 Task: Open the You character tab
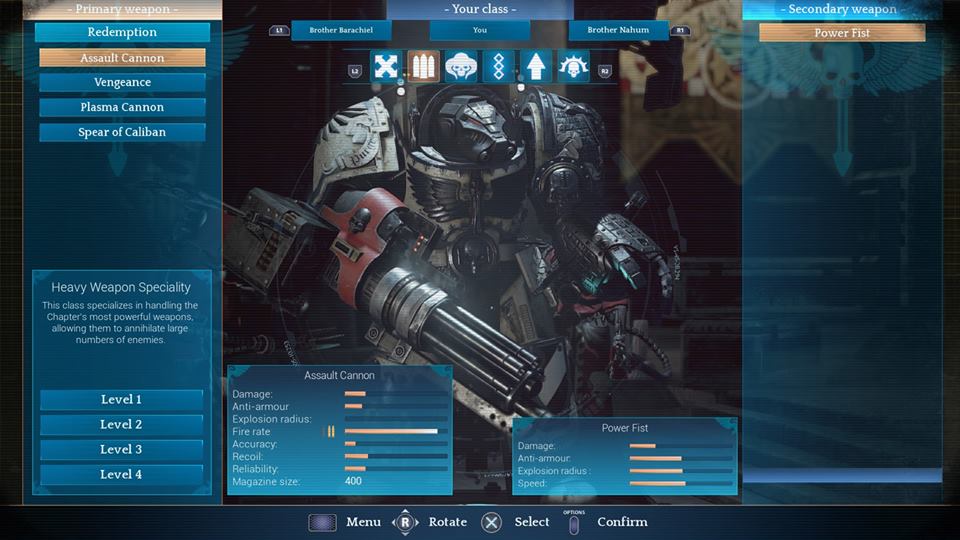(480, 31)
